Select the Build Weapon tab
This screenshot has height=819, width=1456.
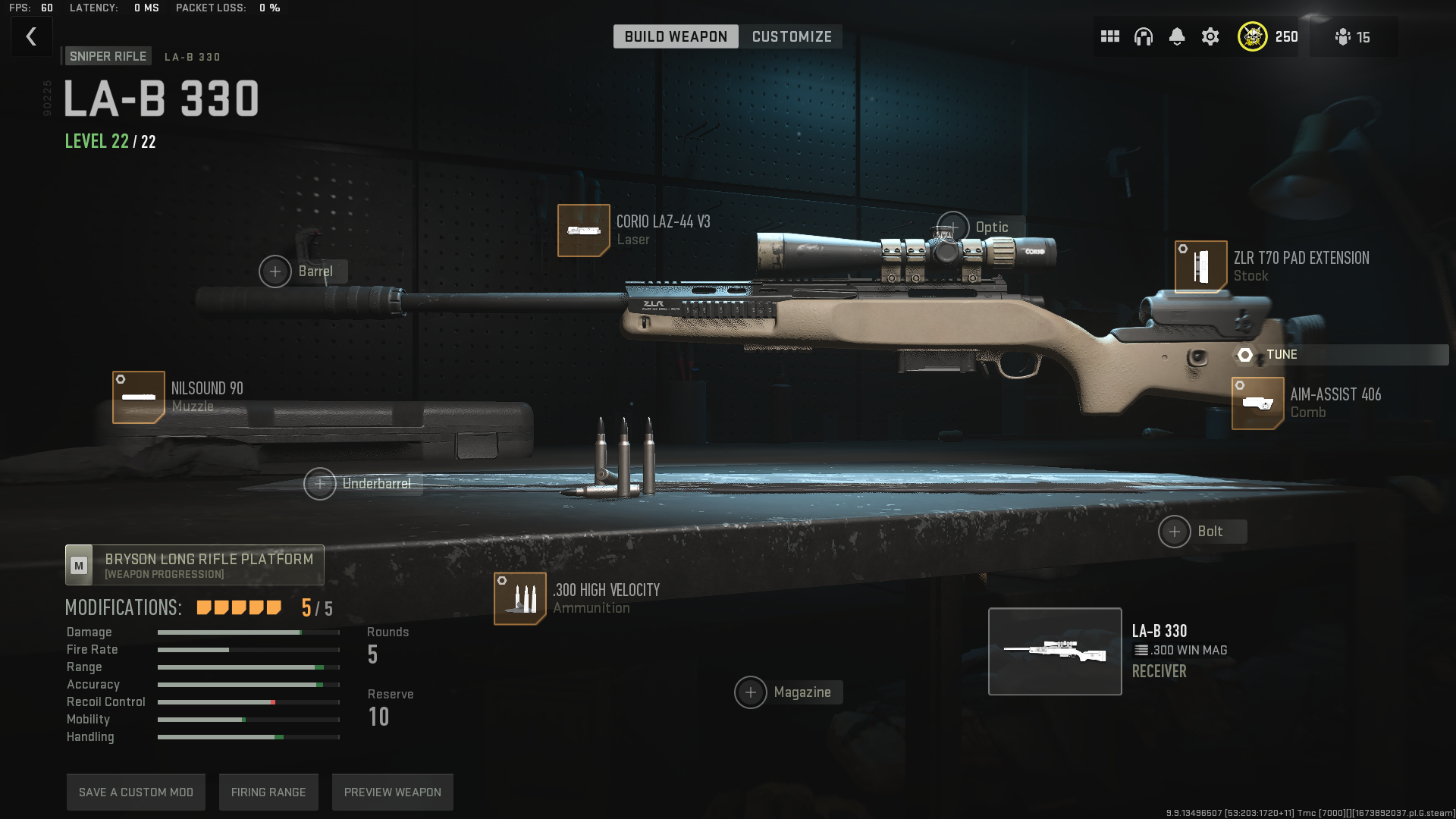(675, 36)
